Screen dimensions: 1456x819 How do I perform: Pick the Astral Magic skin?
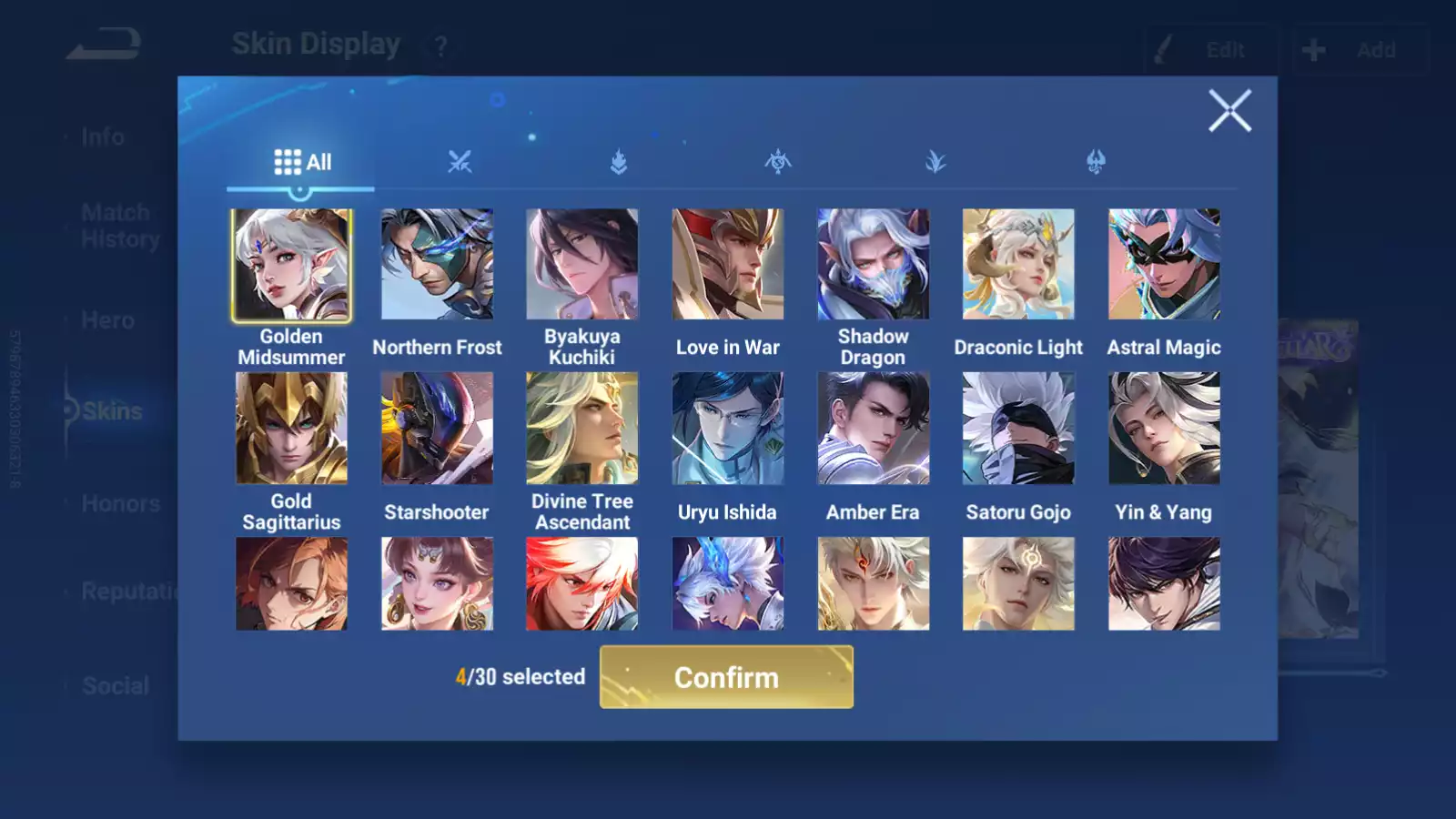(x=1164, y=265)
